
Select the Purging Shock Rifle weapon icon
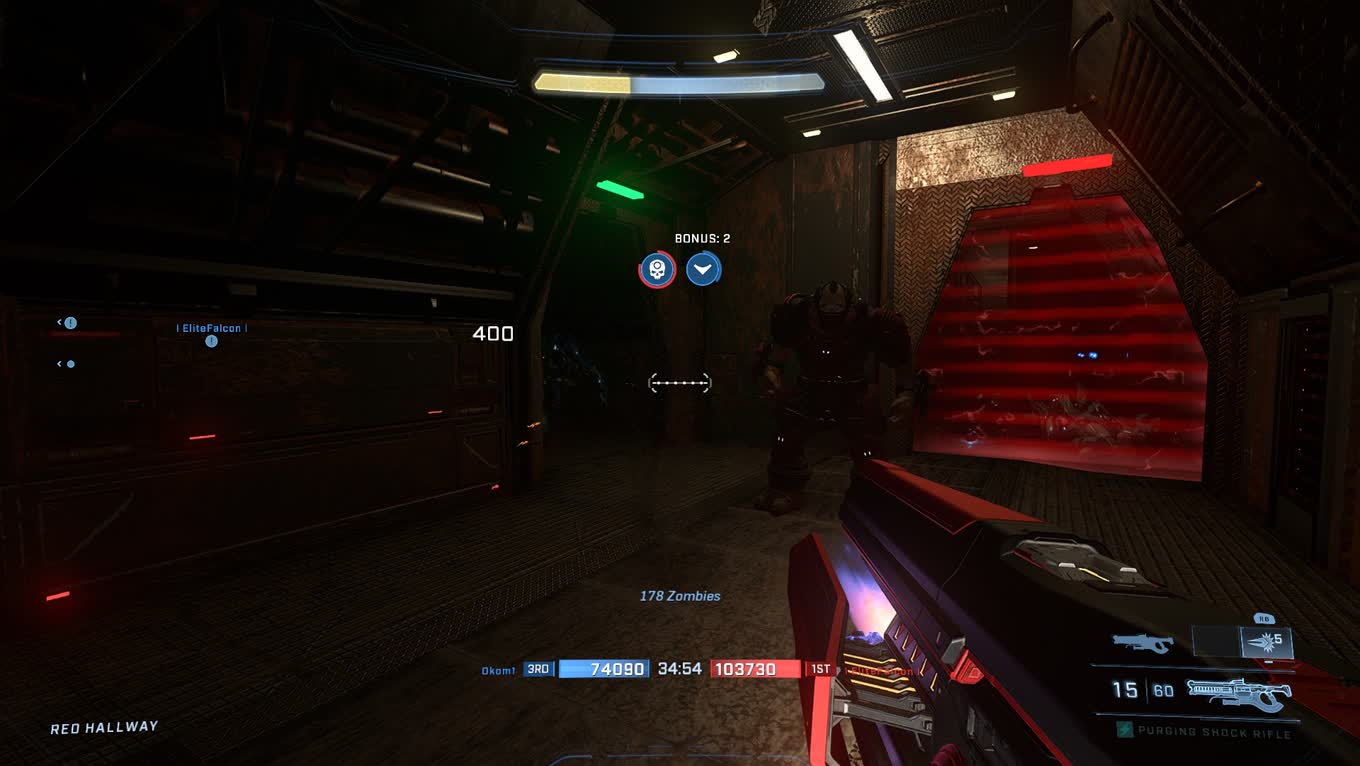(x=1238, y=692)
